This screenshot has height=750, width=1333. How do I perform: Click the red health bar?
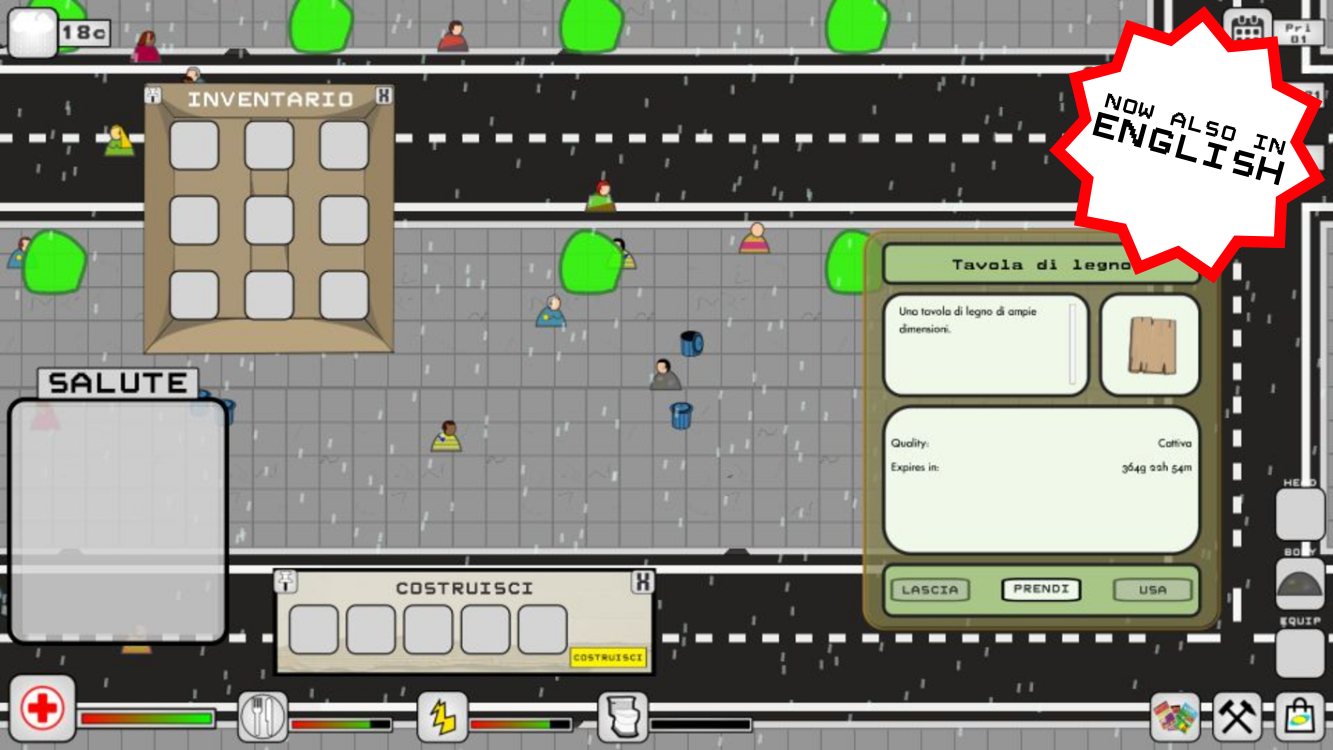click(x=145, y=718)
